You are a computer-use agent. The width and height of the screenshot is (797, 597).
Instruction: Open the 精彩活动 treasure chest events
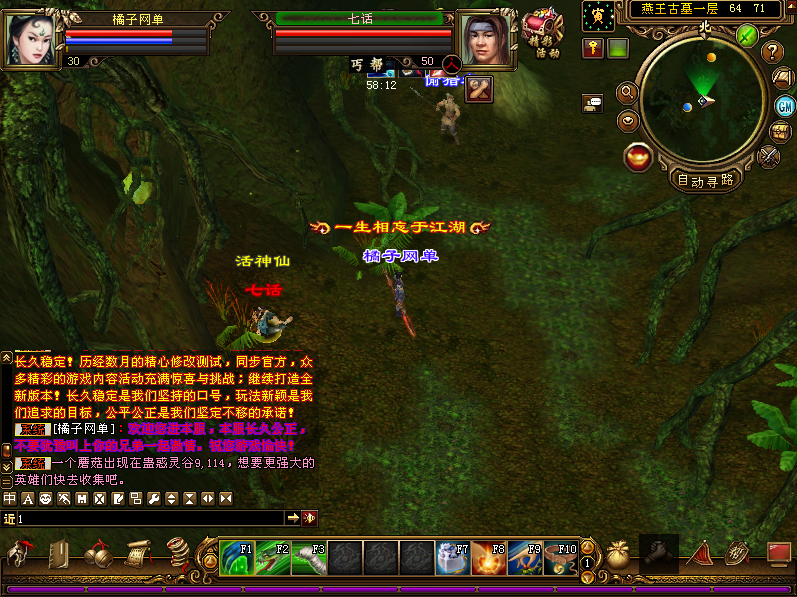point(542,30)
